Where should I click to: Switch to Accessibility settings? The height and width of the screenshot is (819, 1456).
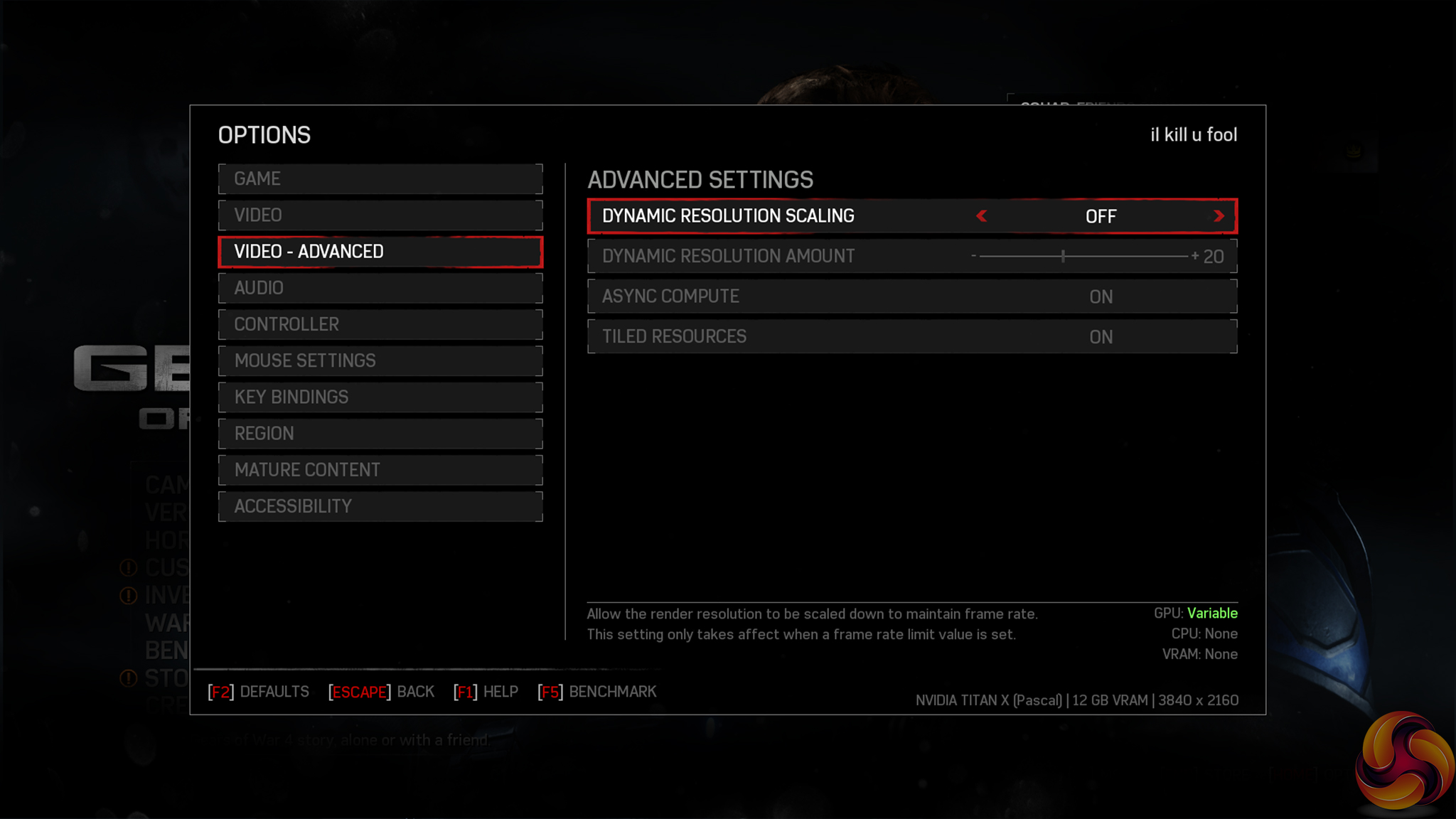coord(380,506)
